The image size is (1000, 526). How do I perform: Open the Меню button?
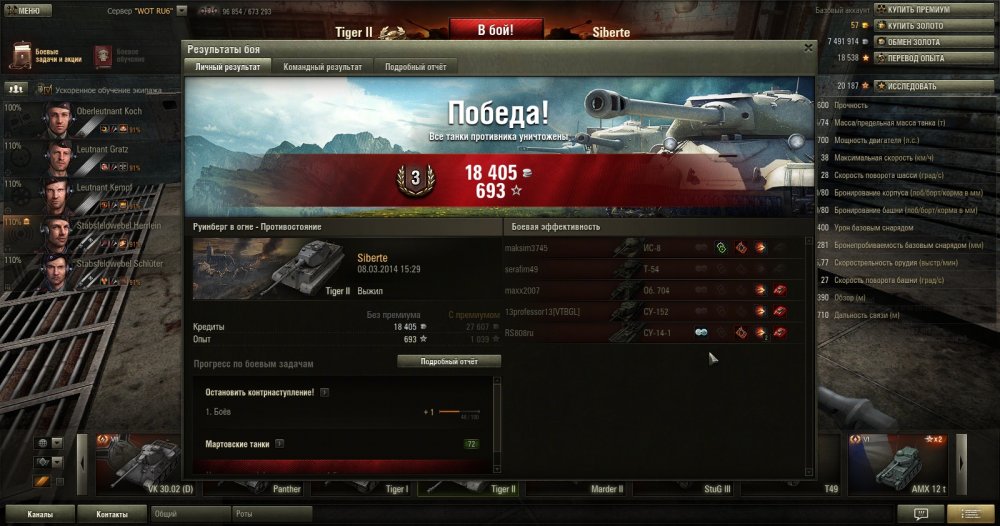click(x=27, y=10)
